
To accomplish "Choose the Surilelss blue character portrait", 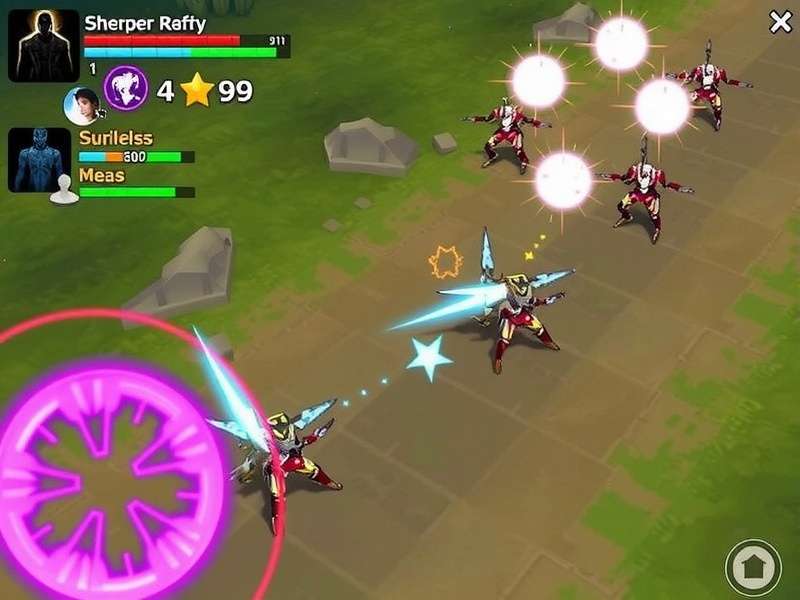I will click(40, 159).
